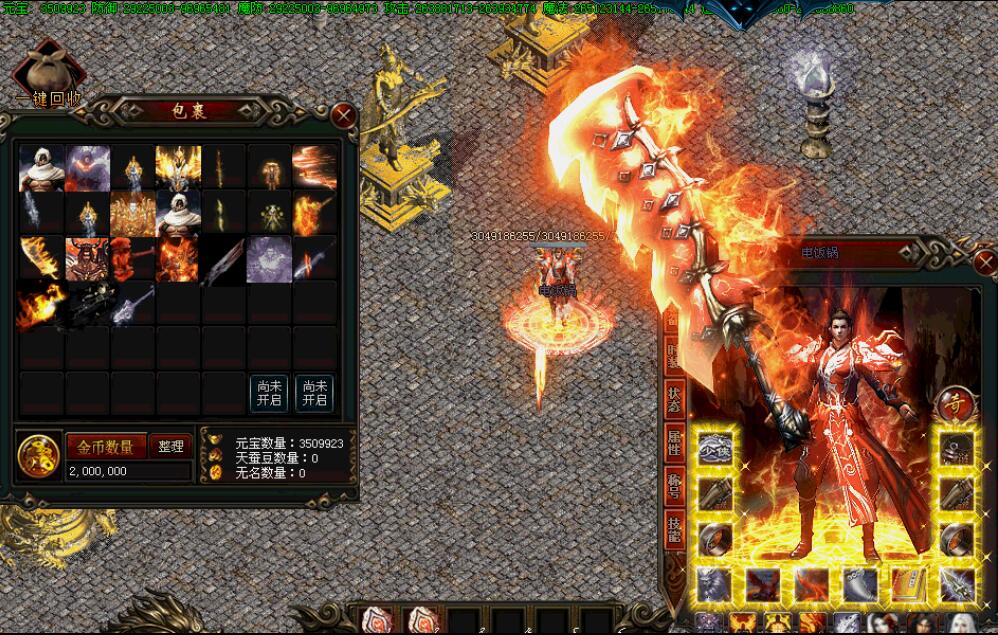
Task: Select the golden book equipment slot
Action: (907, 584)
